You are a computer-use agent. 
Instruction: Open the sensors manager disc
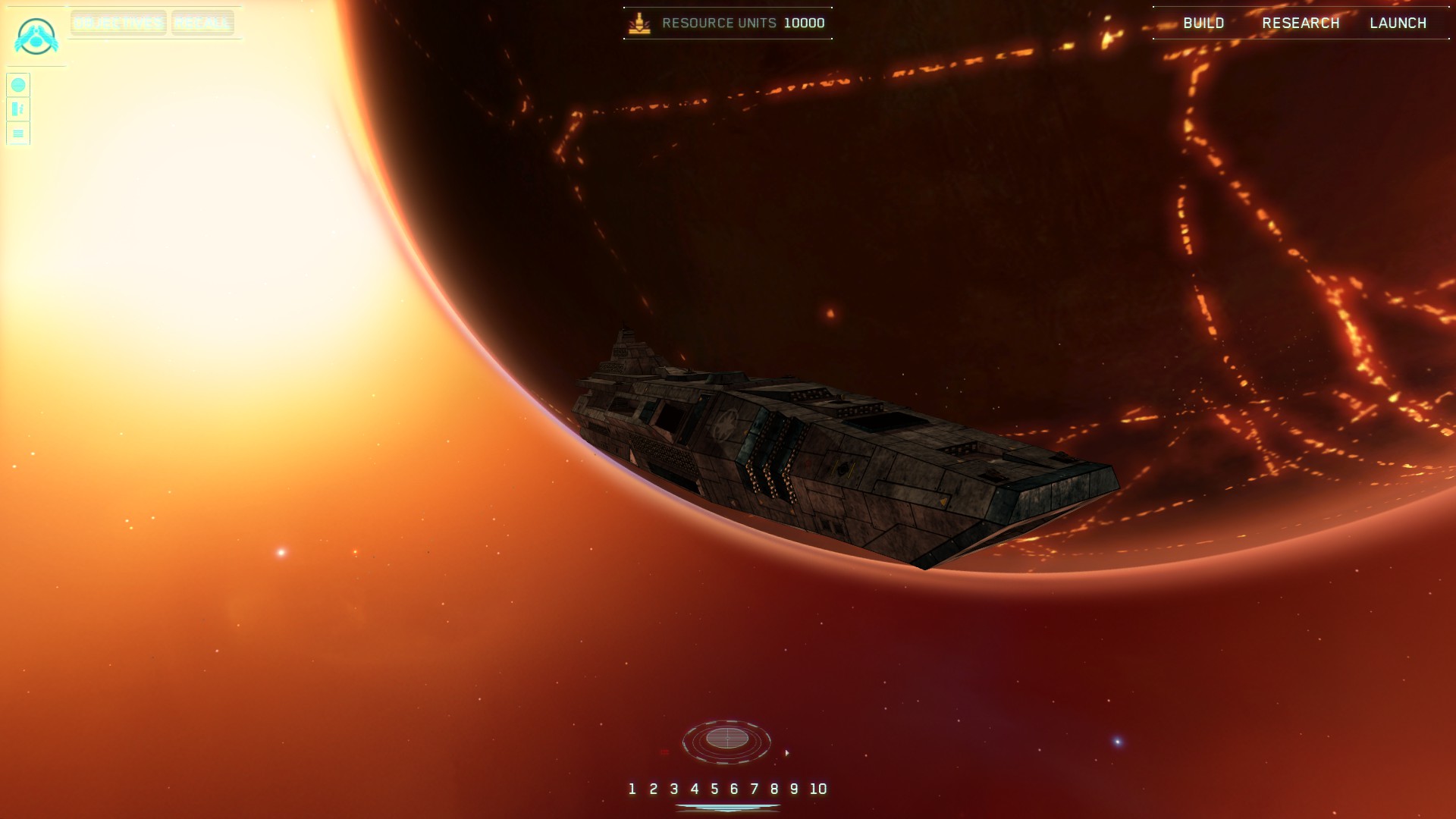click(726, 739)
